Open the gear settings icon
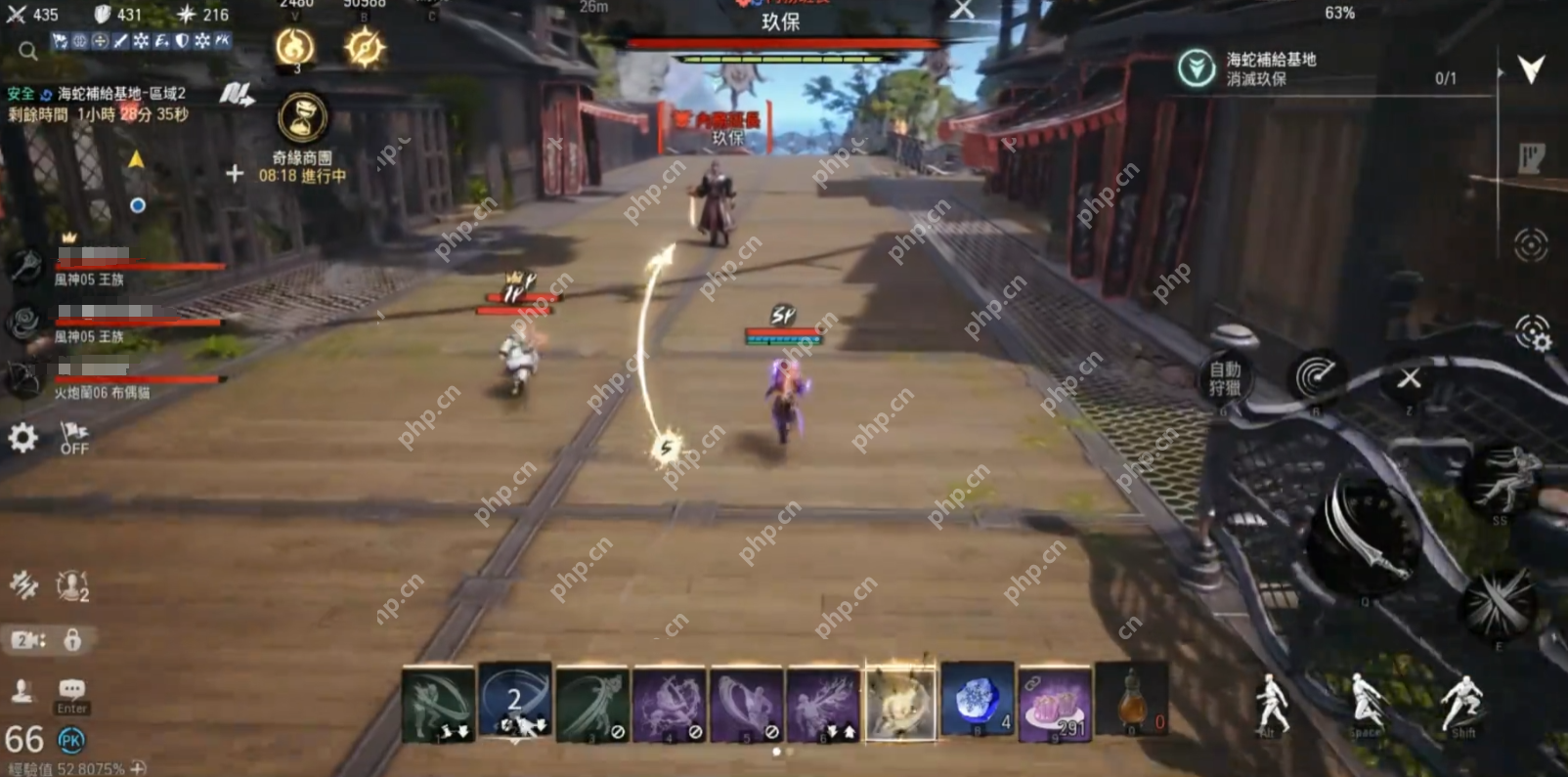This screenshot has width=1568, height=777. (22, 437)
